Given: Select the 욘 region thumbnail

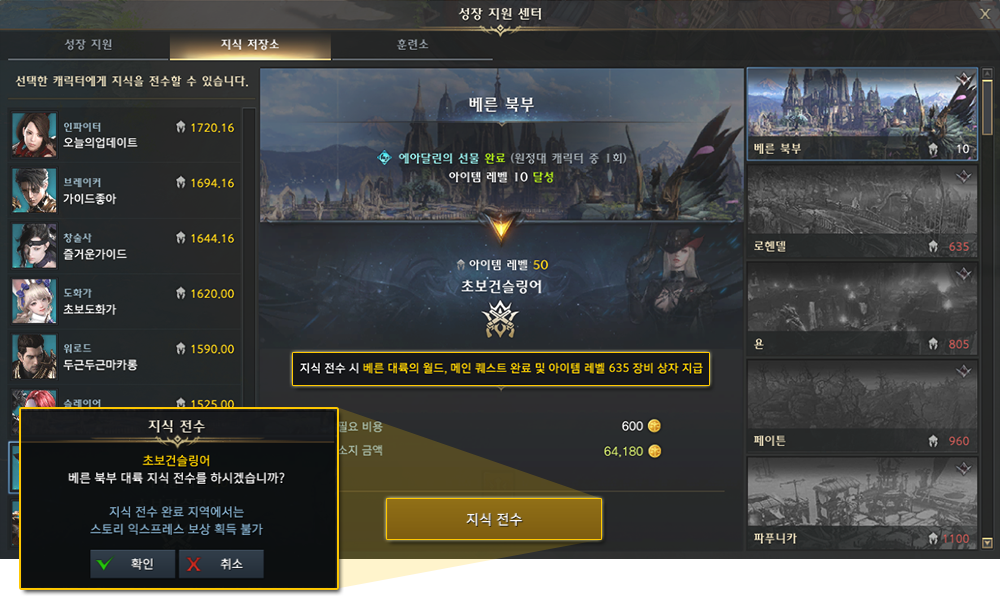Looking at the screenshot, I should tap(861, 309).
